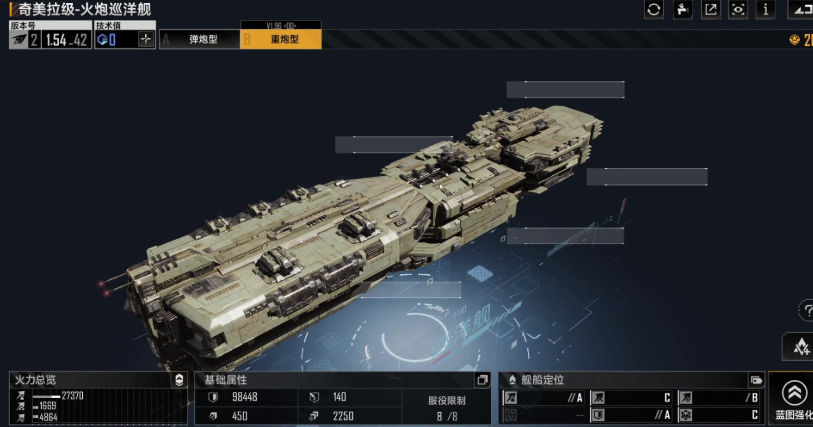The height and width of the screenshot is (427, 813).
Task: Toggle the eye view mode icon
Action: pyautogui.click(x=738, y=9)
